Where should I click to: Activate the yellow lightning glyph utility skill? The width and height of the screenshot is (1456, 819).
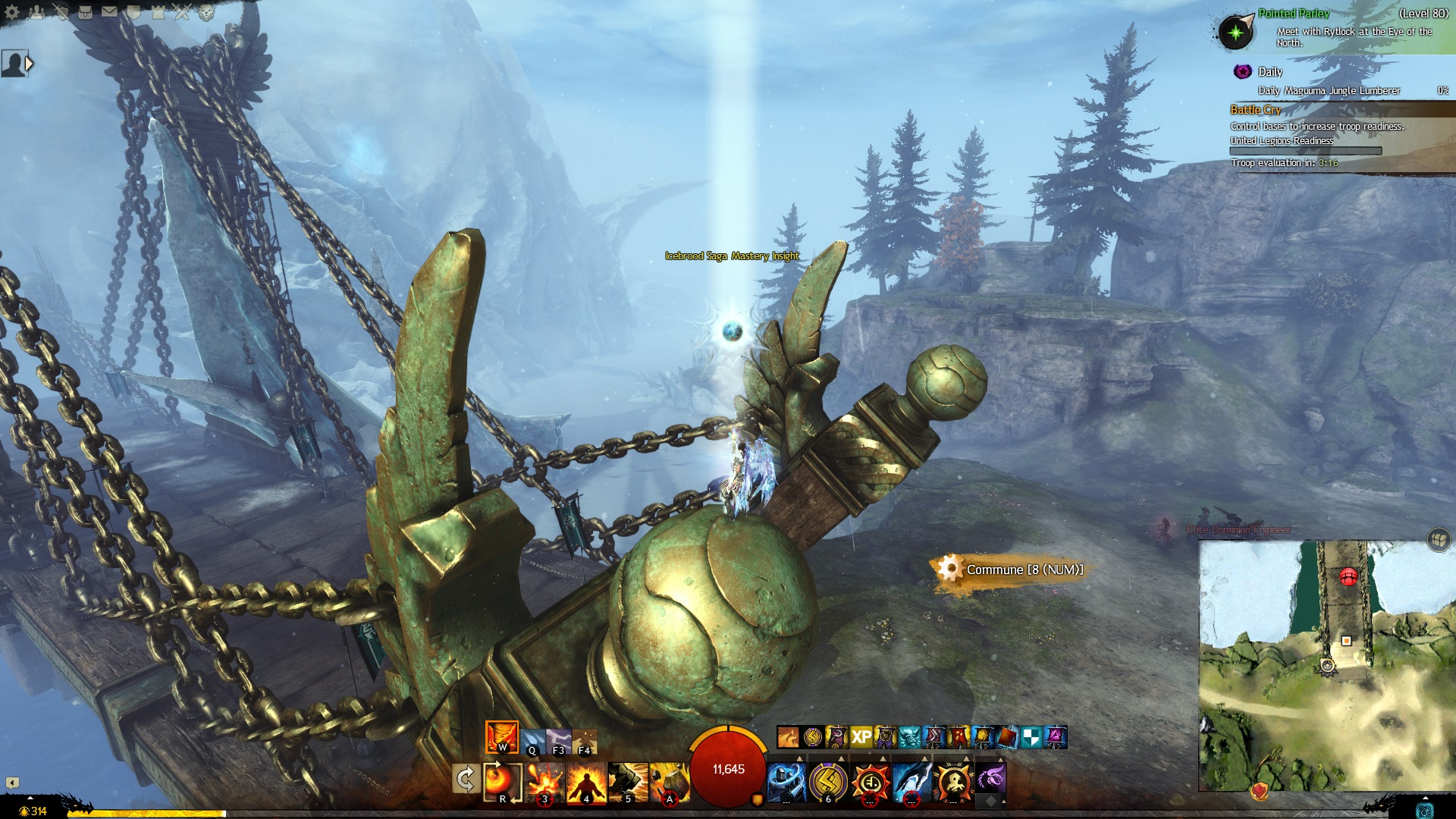pyautogui.click(x=828, y=781)
